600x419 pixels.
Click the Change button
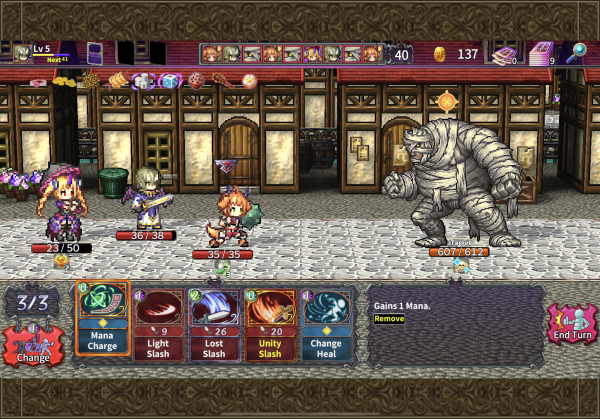point(33,346)
